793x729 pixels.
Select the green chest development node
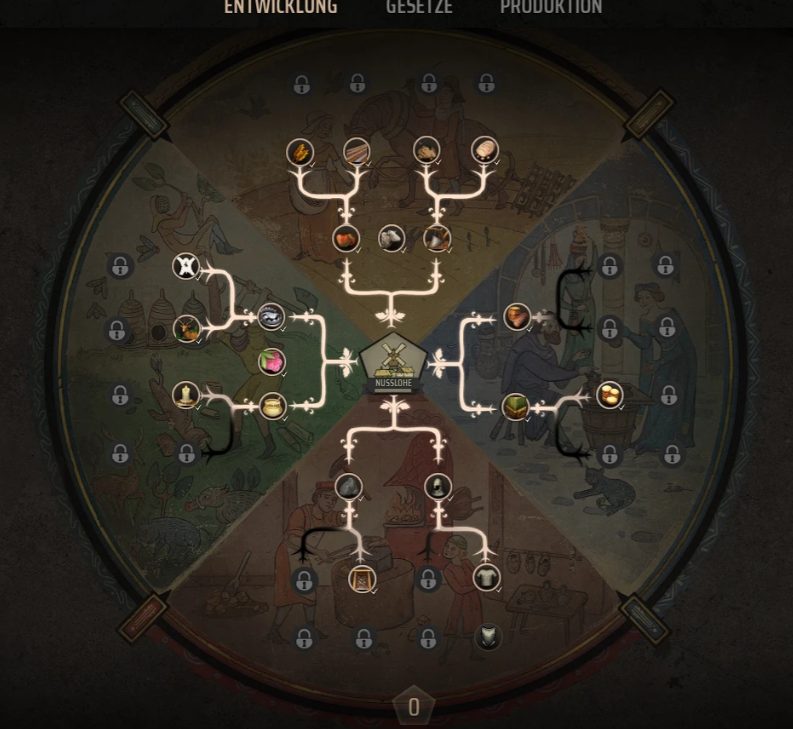click(x=515, y=406)
